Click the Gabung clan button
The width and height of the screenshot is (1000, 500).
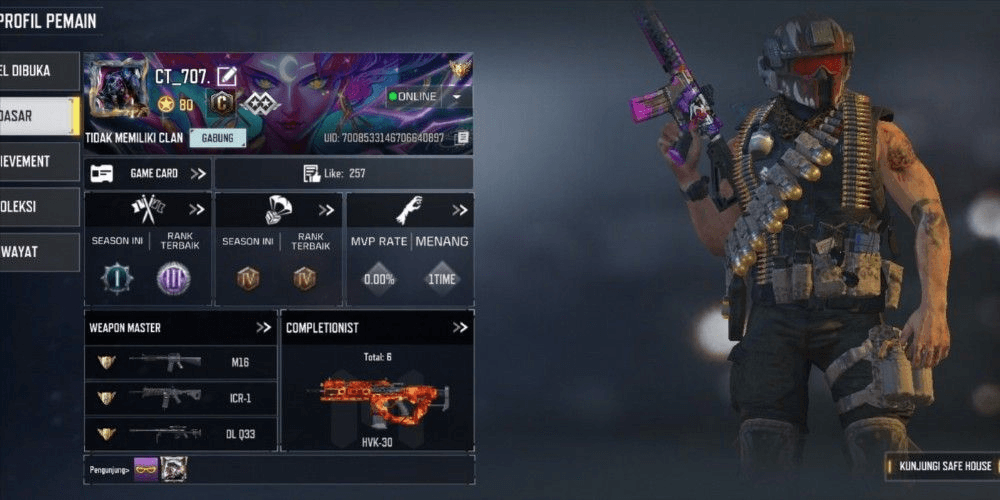217,138
